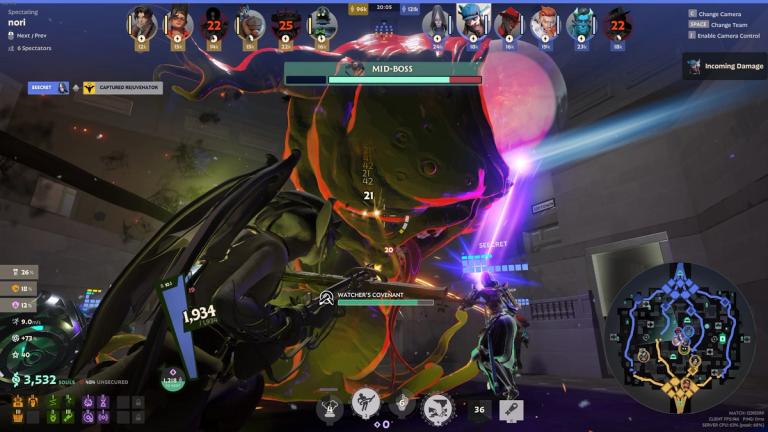Click the spectated player name nori
This screenshot has width=768, height=432.
click(x=18, y=21)
